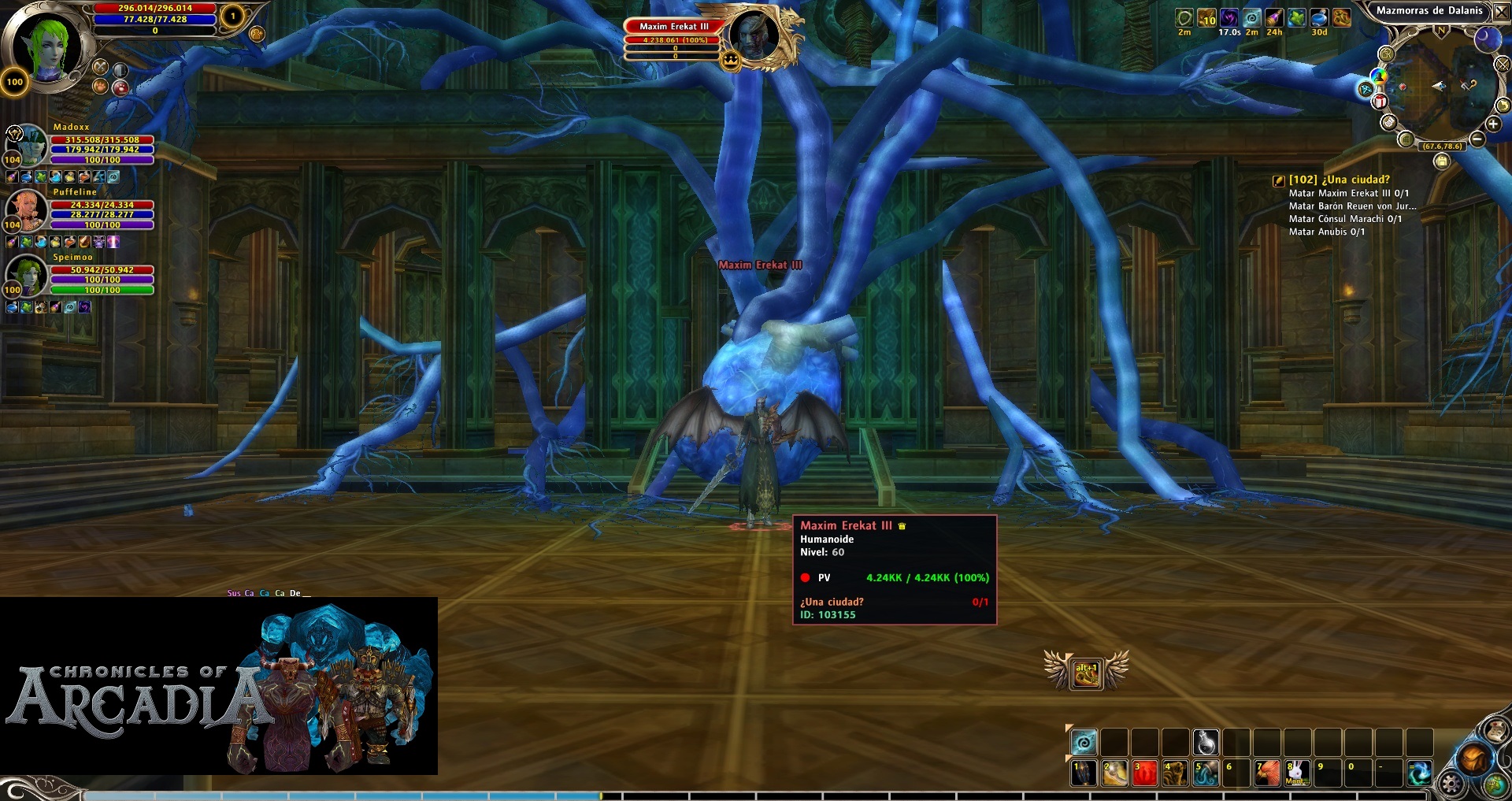Click the Maxim Erekat III target portrait
1512x801 pixels.
pyautogui.click(x=754, y=35)
